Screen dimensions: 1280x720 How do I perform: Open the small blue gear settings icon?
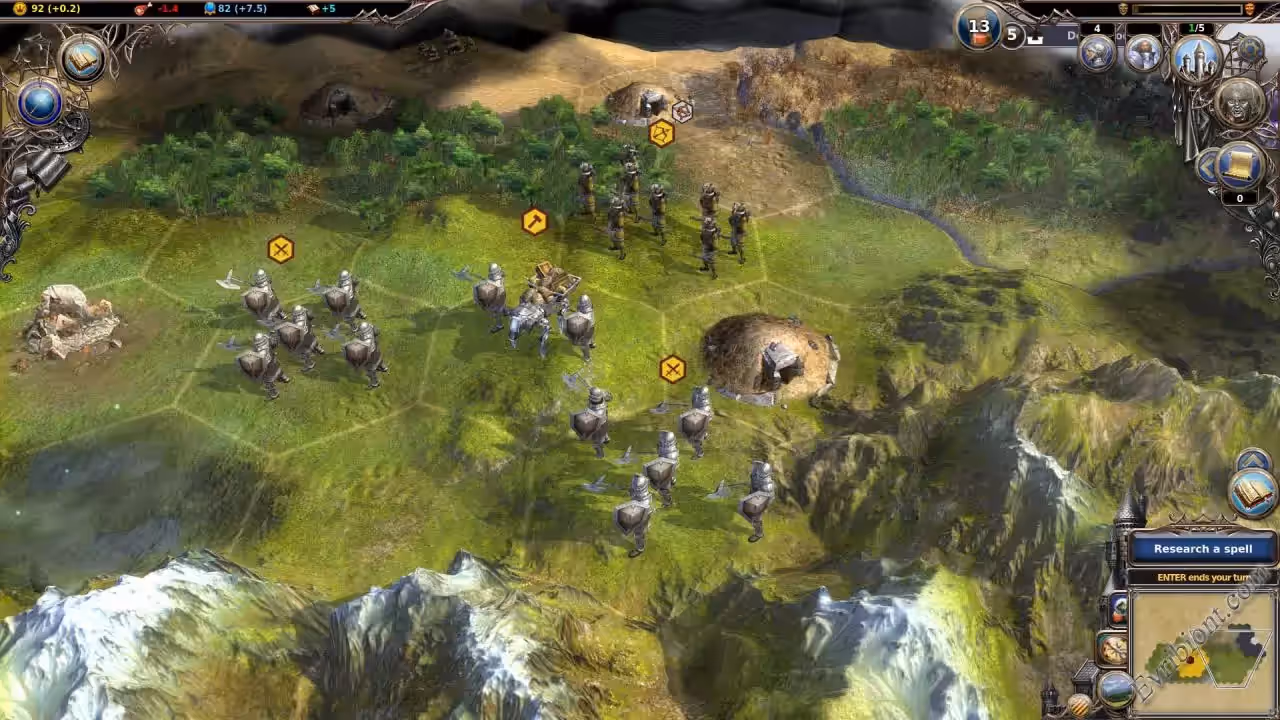(x=1250, y=48)
